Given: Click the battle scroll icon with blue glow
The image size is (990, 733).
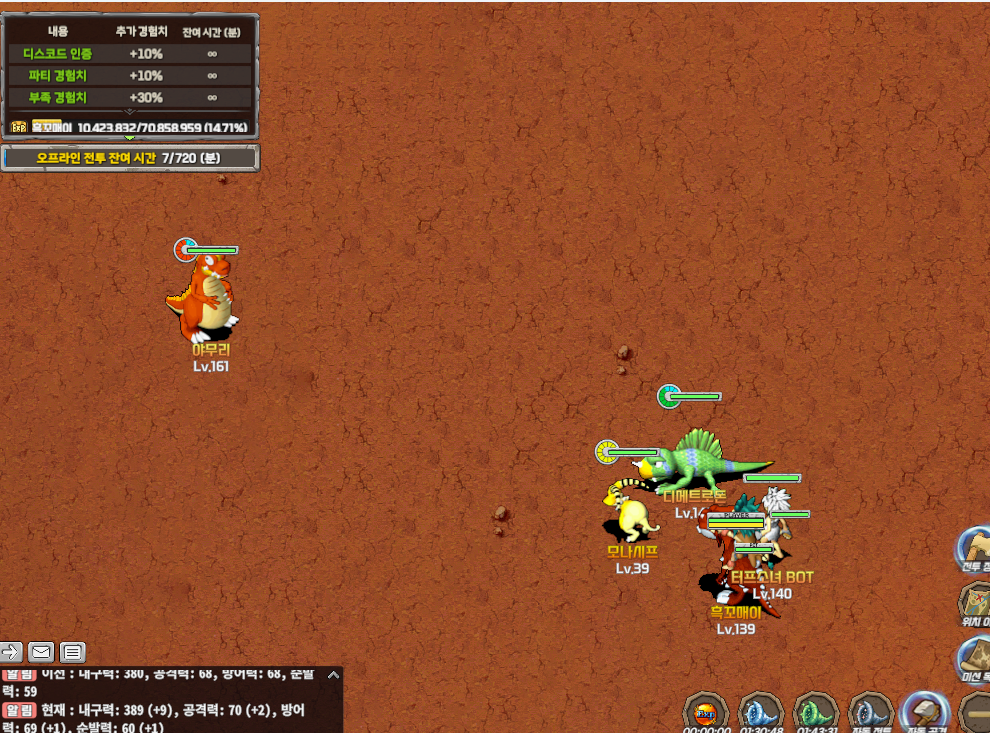Looking at the screenshot, I should click(x=975, y=546).
